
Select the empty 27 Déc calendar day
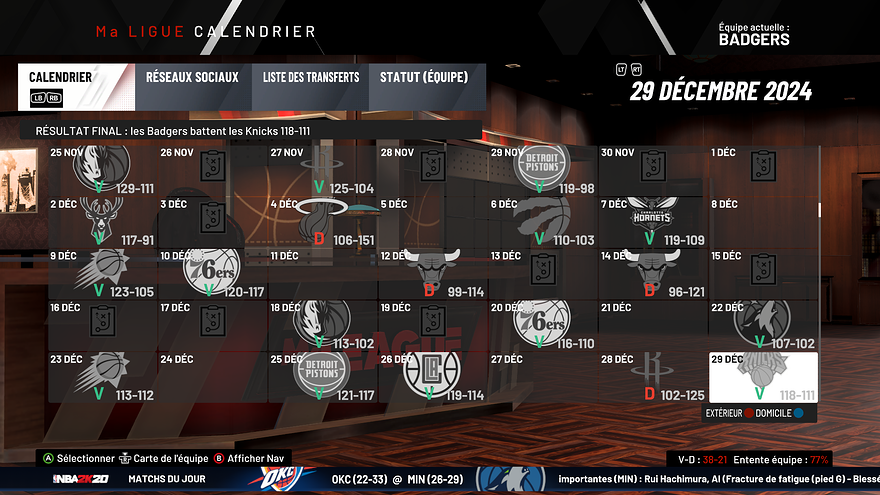click(542, 377)
